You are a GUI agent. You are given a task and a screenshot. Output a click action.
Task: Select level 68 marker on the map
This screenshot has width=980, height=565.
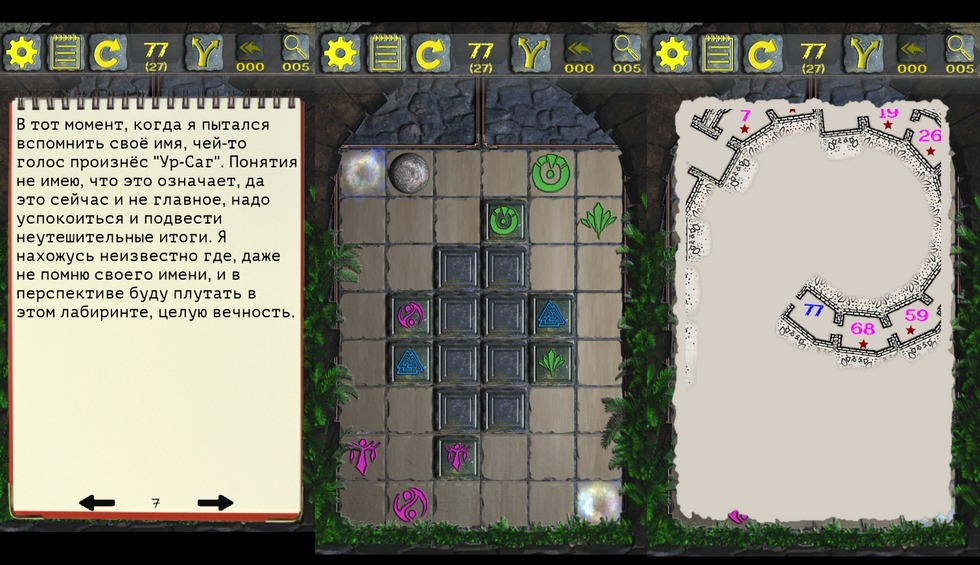click(862, 329)
